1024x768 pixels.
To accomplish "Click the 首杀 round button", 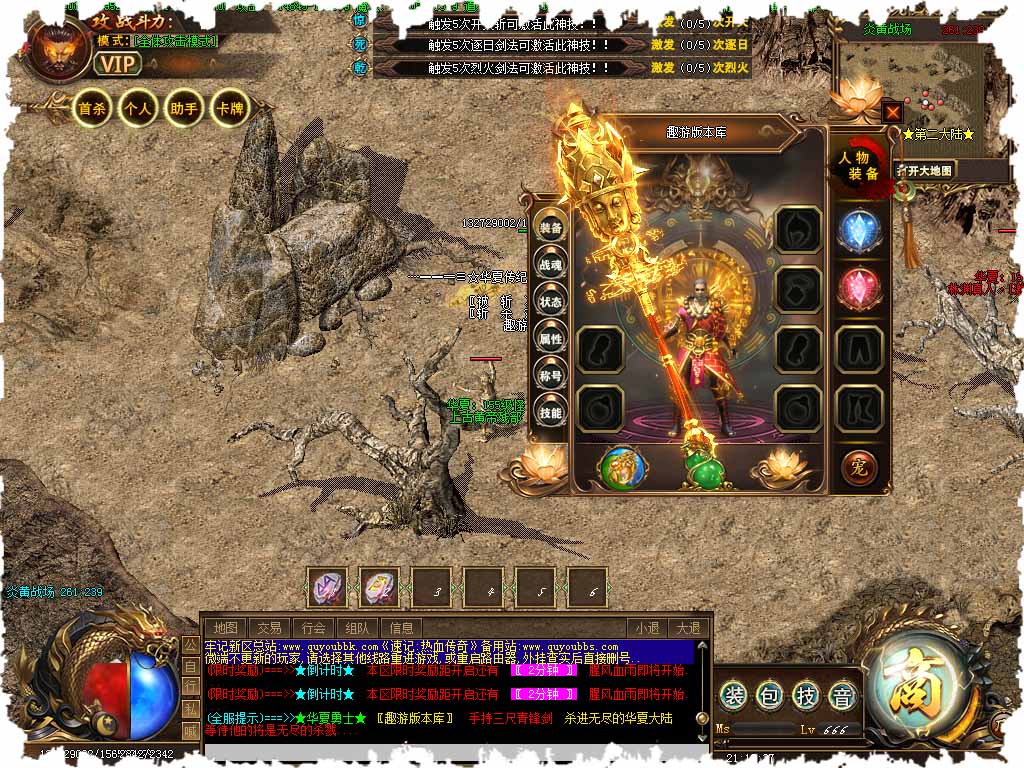I will 93,109.
